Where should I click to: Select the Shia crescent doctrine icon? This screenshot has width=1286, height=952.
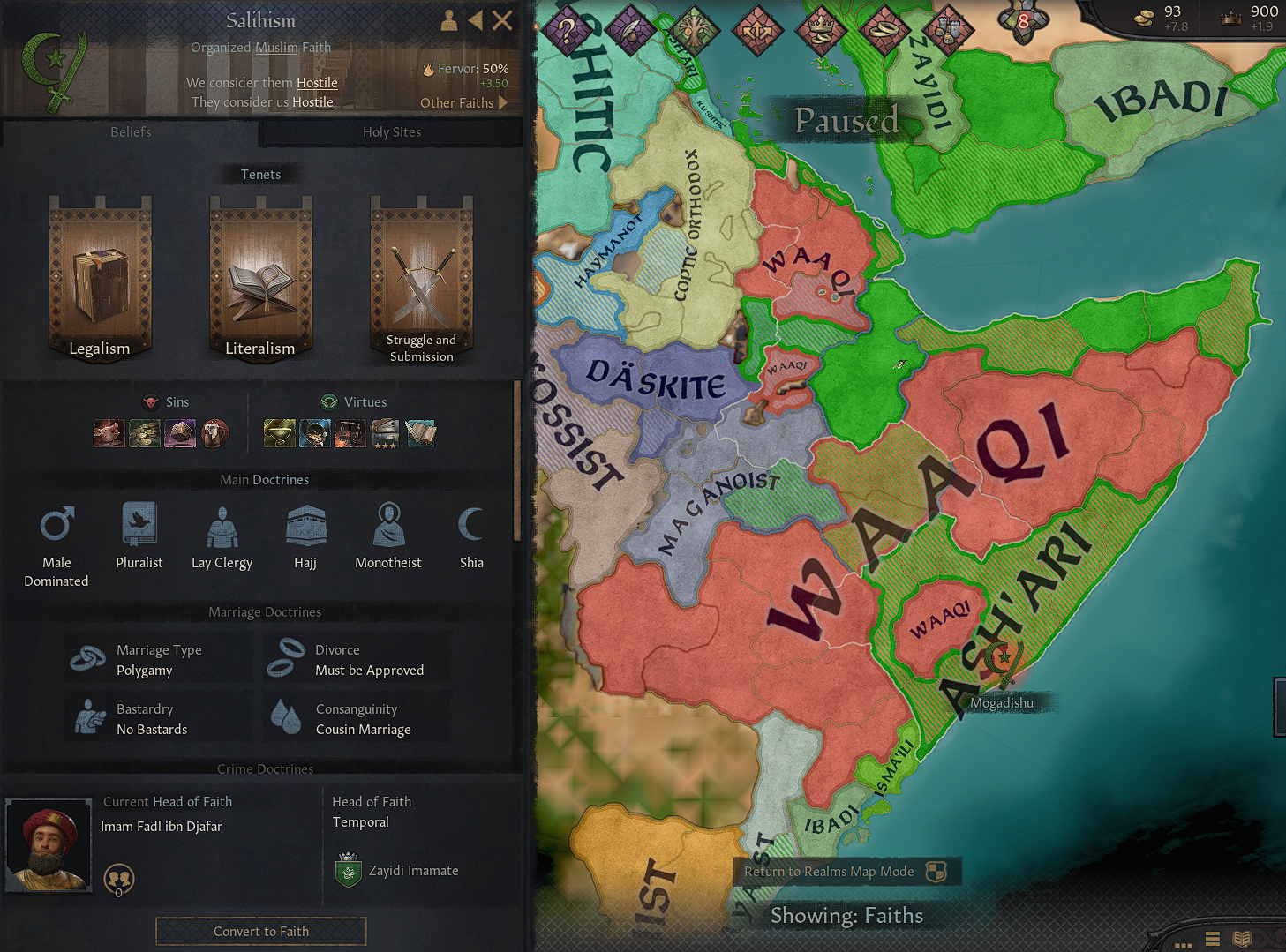(470, 523)
